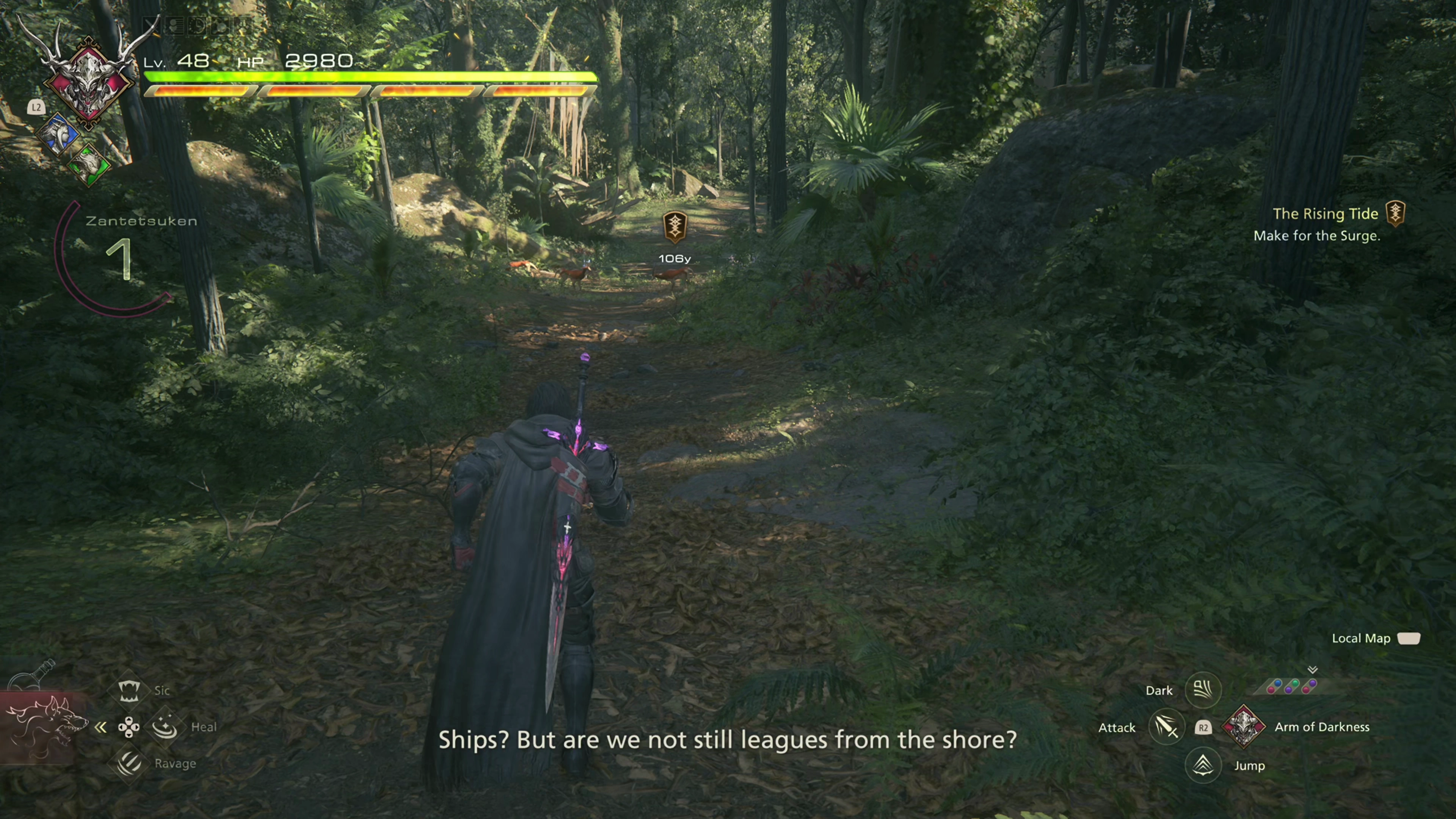Use Torgal's Heal command icon

(165, 727)
